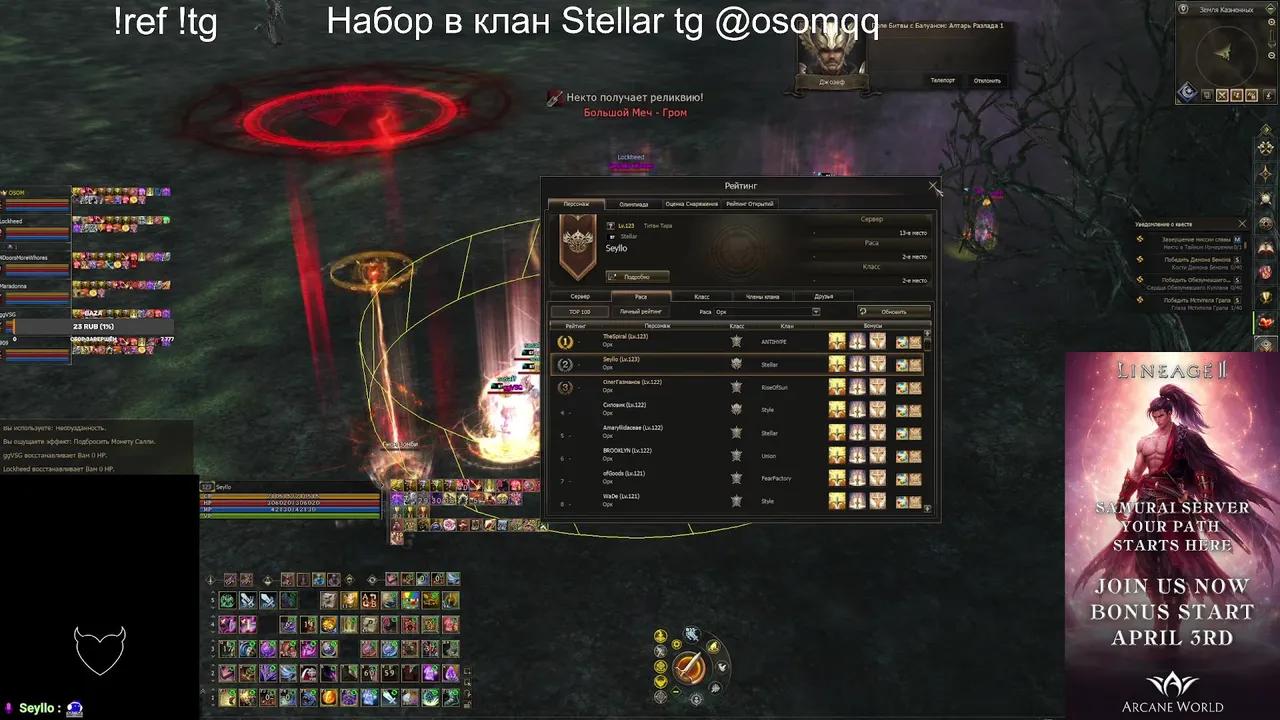This screenshot has width=1280, height=720.
Task: Click the clan crest shield on Seyllo's rating profile
Action: 577,247
